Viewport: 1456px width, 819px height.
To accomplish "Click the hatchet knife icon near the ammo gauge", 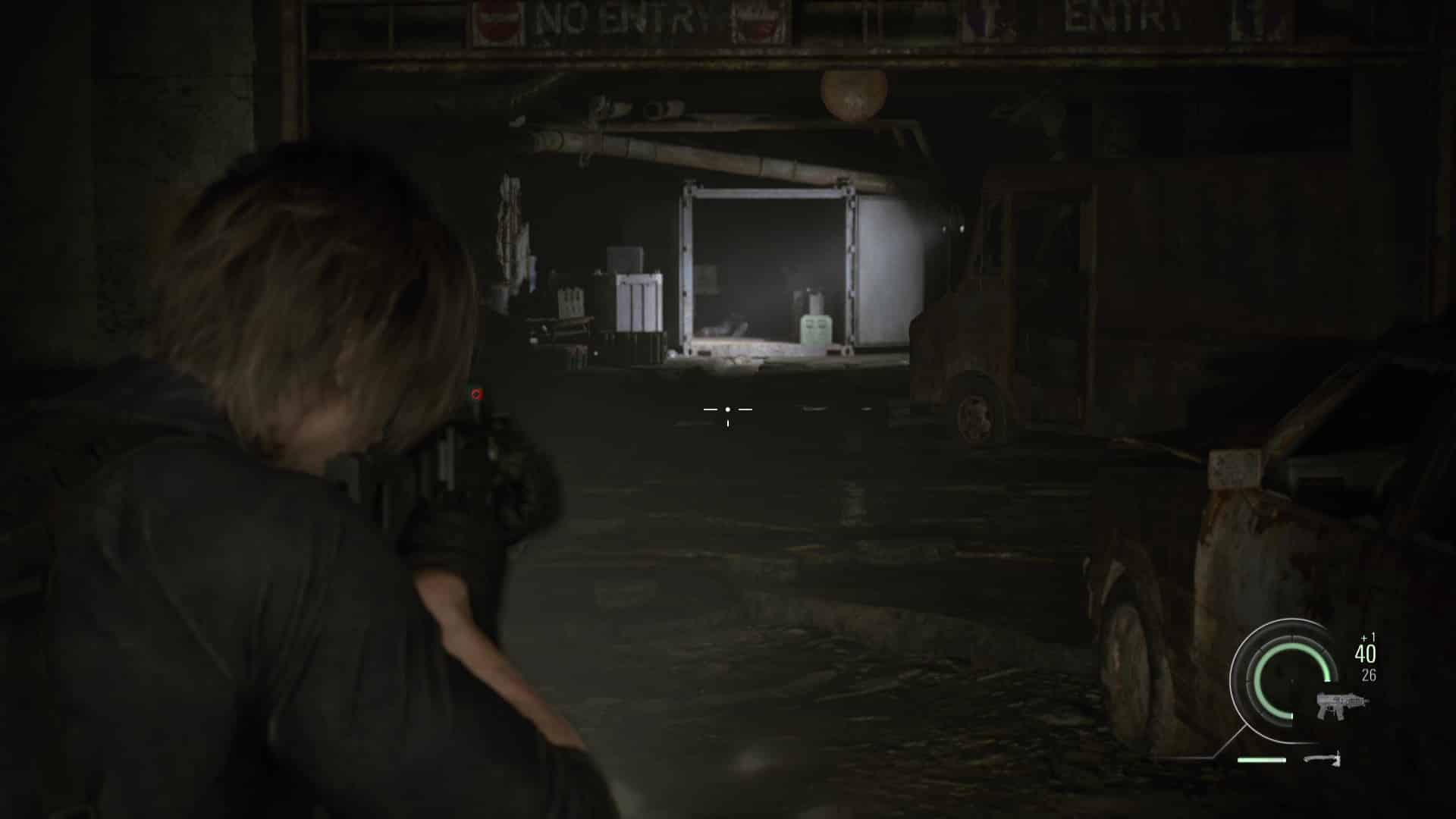I will click(x=1323, y=761).
